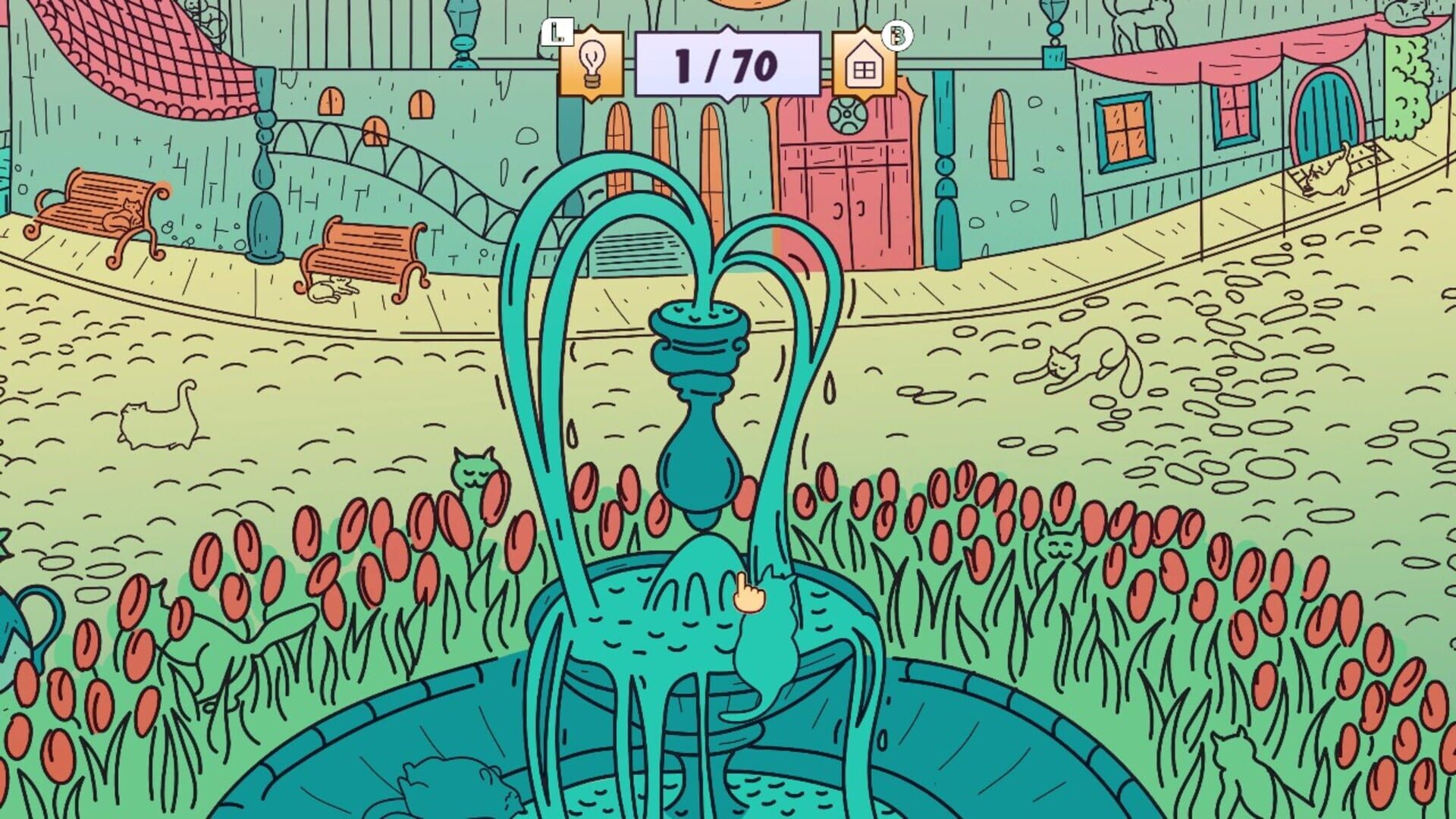Select the home button to exit level
1456x819 pixels.
864,70
